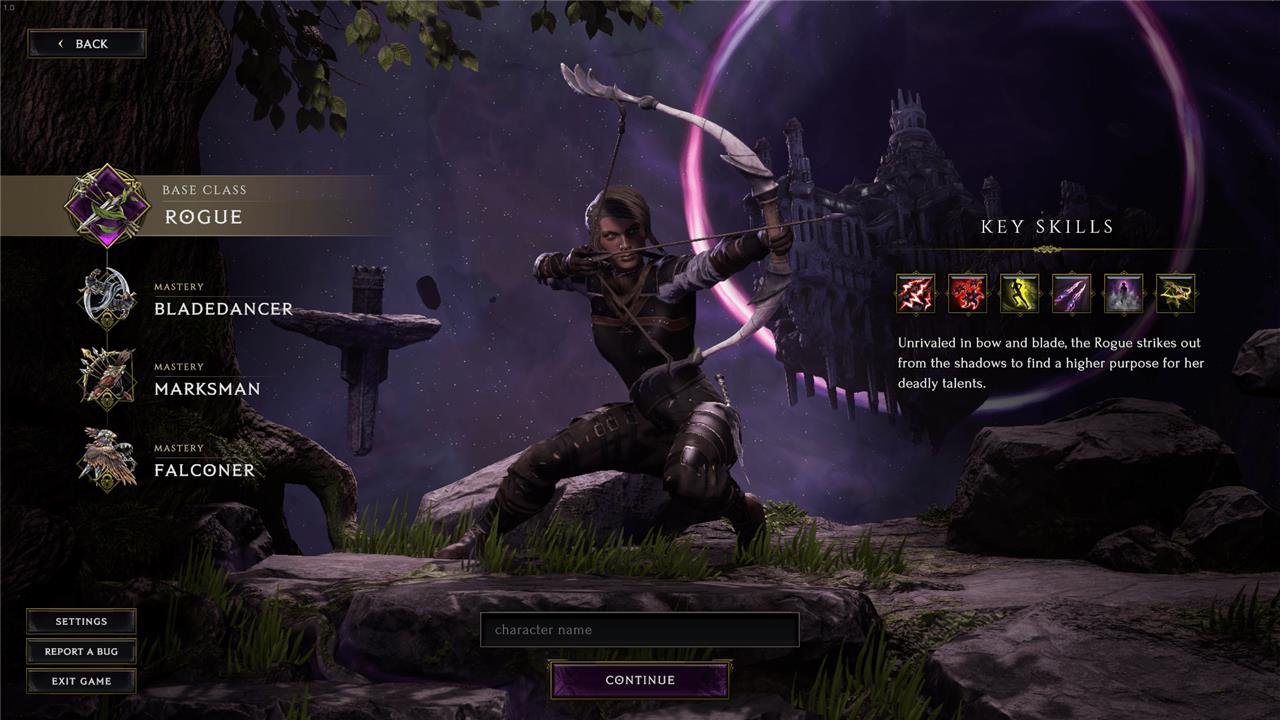1280x720 pixels.
Task: Check the purple twin arrows key skill
Action: (x=1072, y=294)
